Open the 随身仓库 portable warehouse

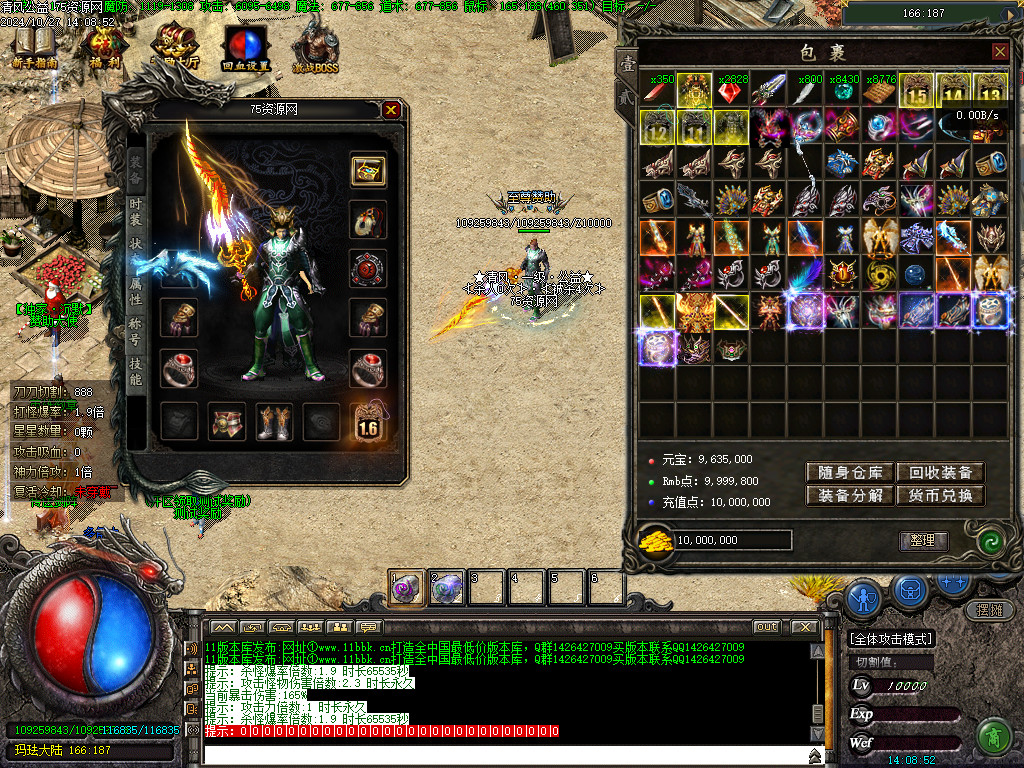point(850,472)
